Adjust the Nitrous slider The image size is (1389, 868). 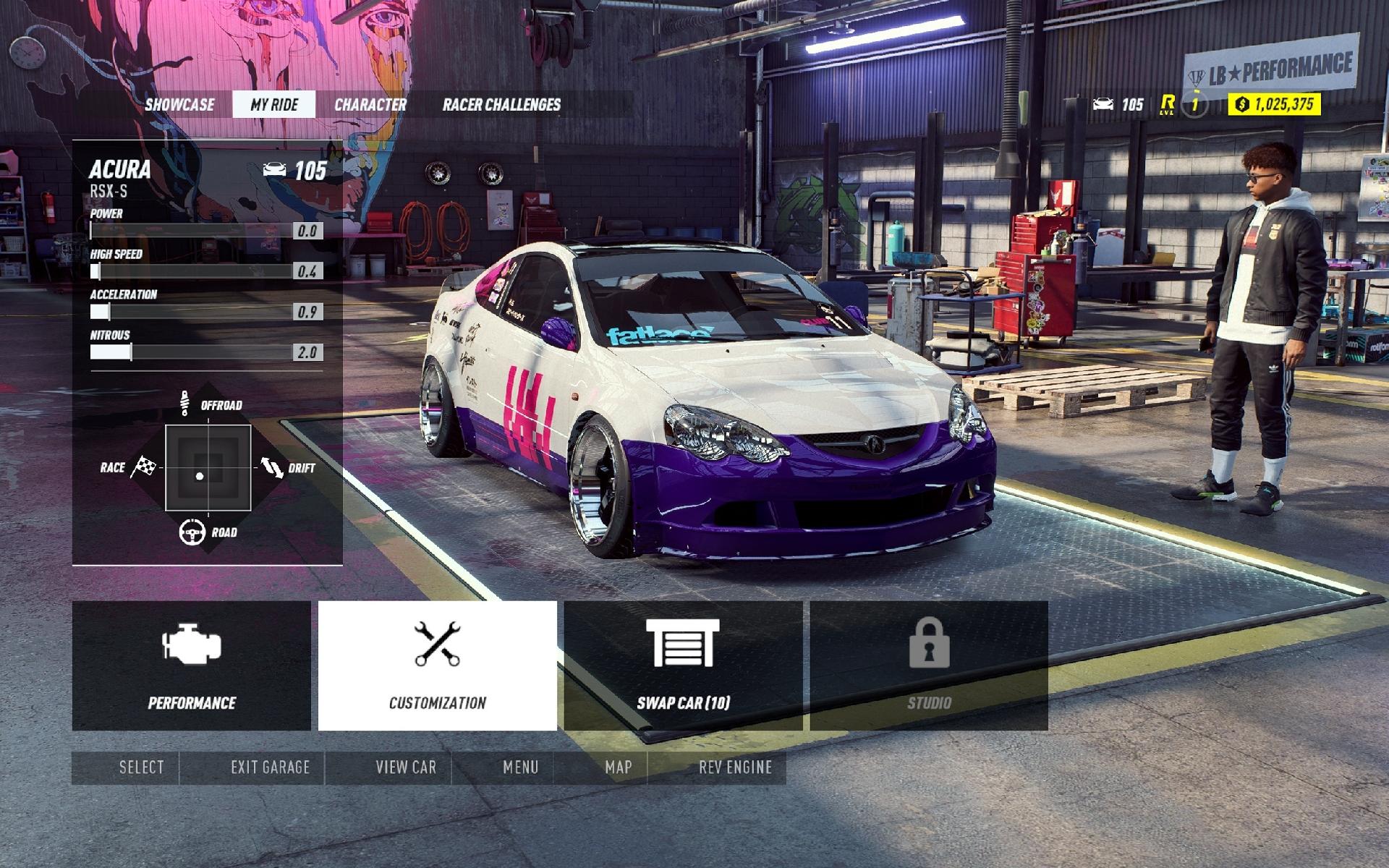[130, 352]
